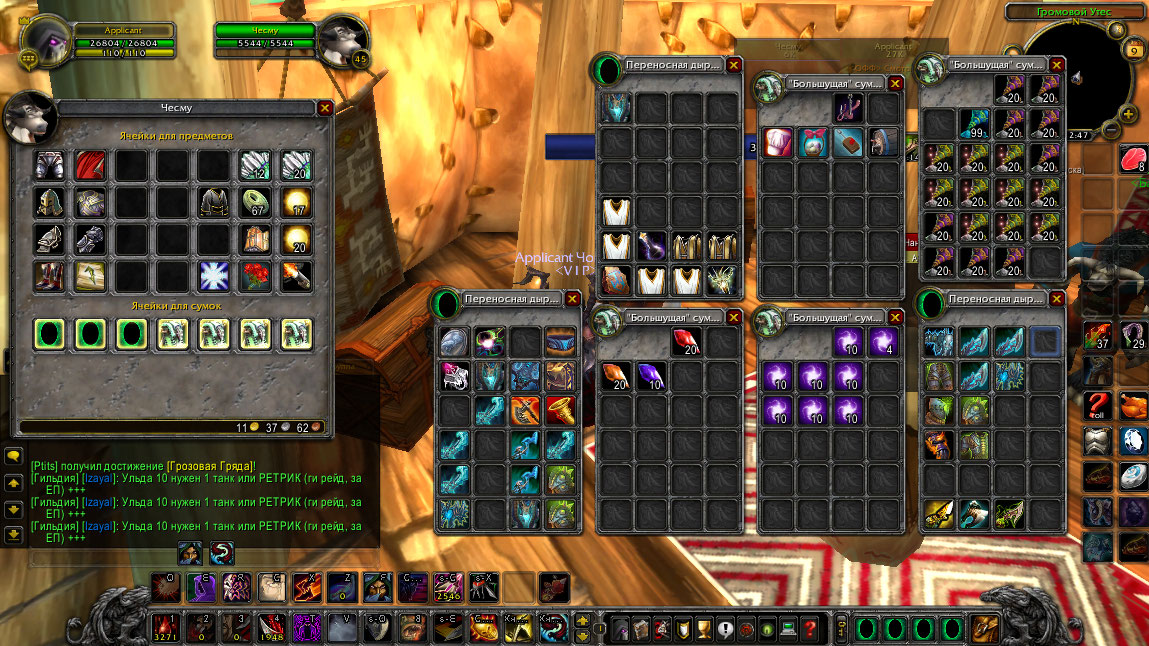Zoom in the minimap
This screenshot has height=646, width=1149.
coord(1127,112)
